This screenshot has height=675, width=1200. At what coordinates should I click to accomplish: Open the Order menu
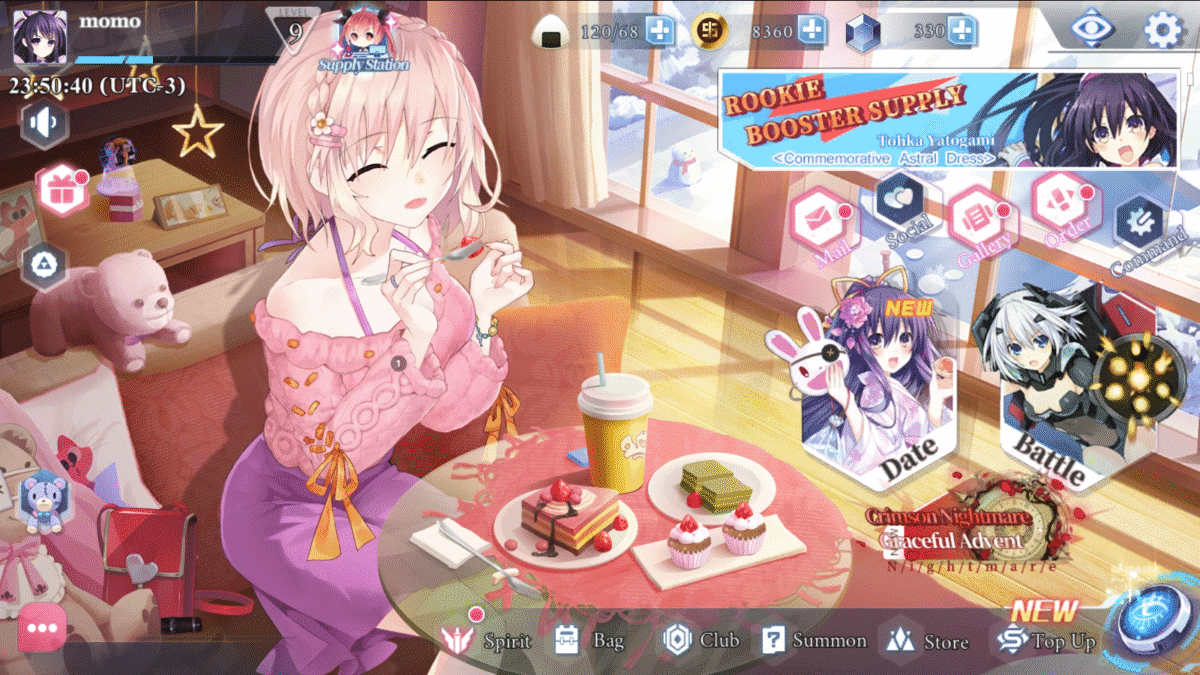[1061, 205]
